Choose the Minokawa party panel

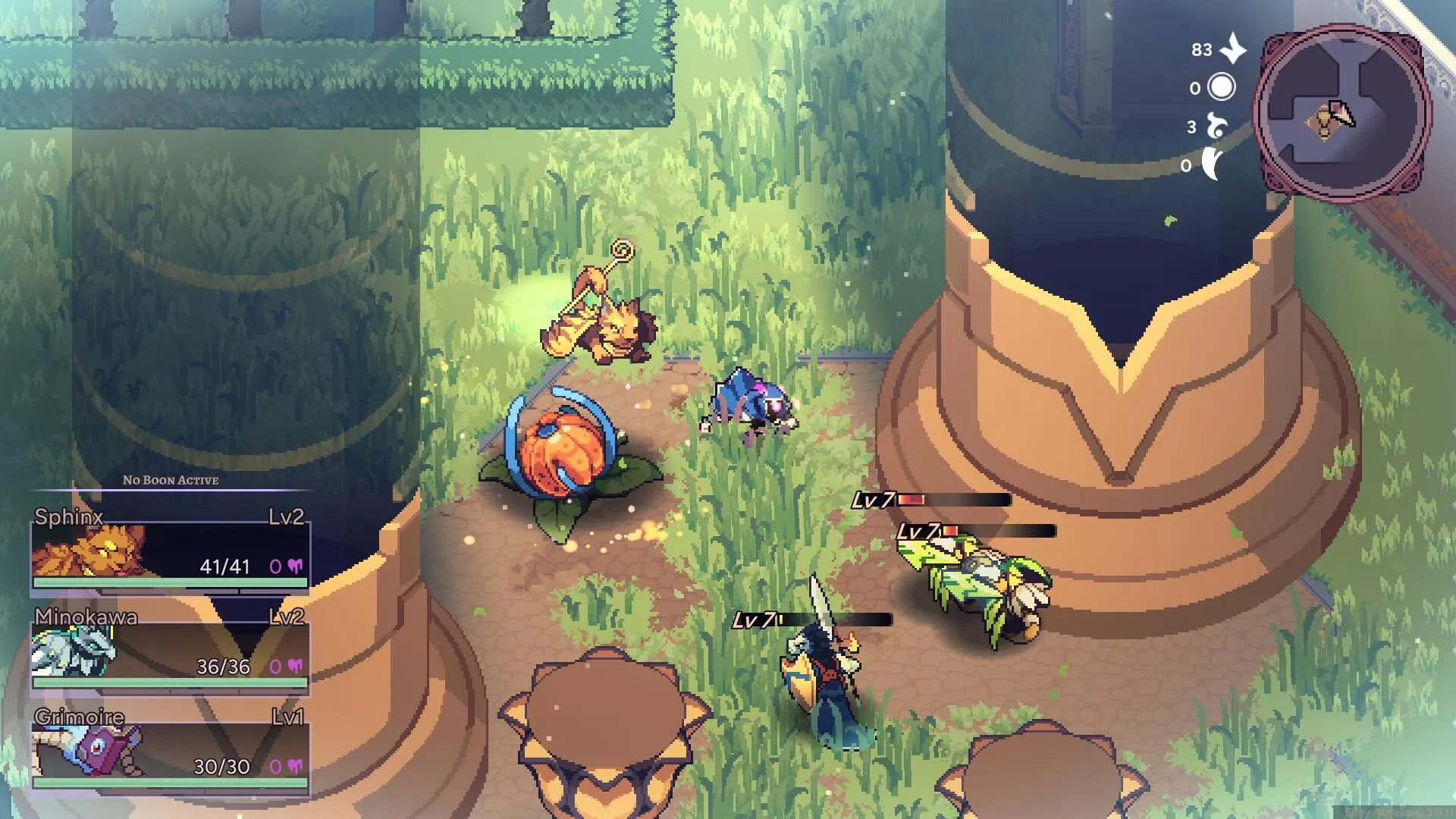tap(170, 652)
